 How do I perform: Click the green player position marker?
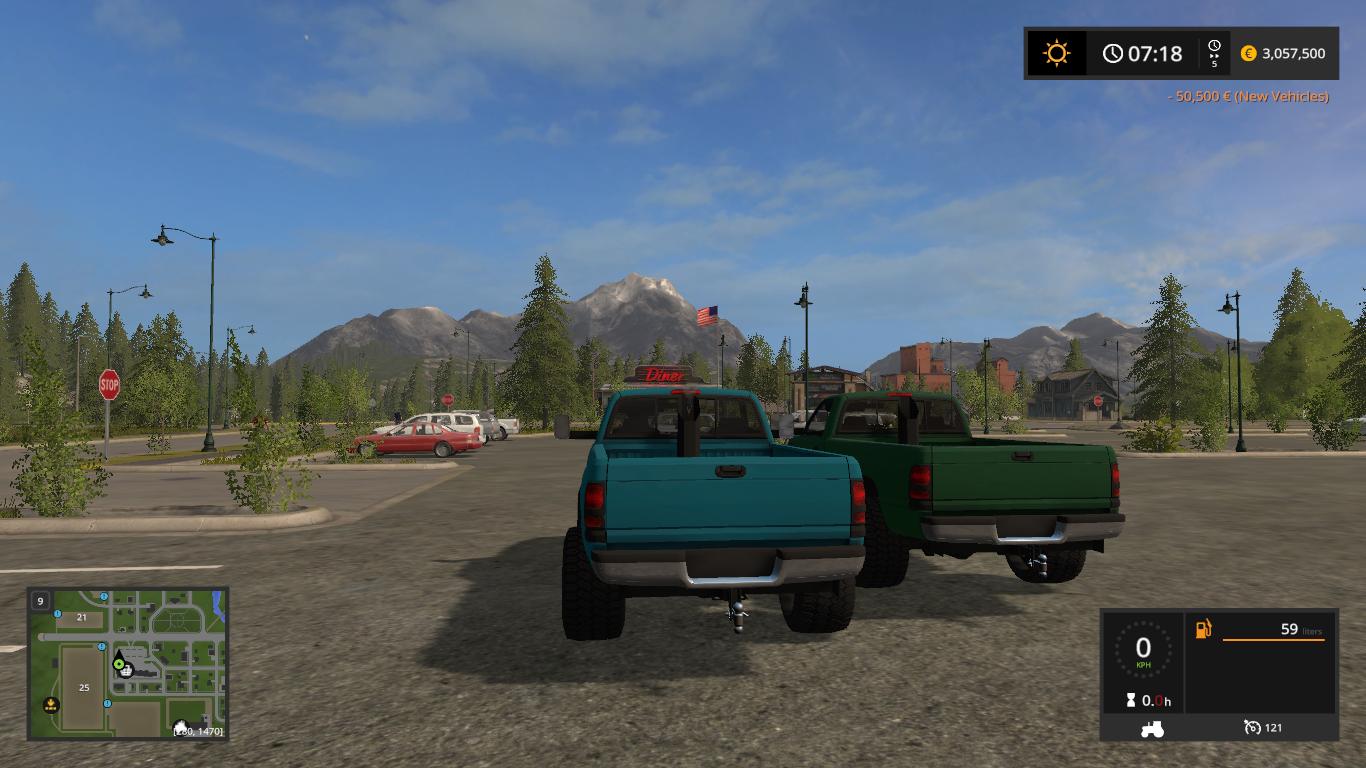tap(119, 663)
